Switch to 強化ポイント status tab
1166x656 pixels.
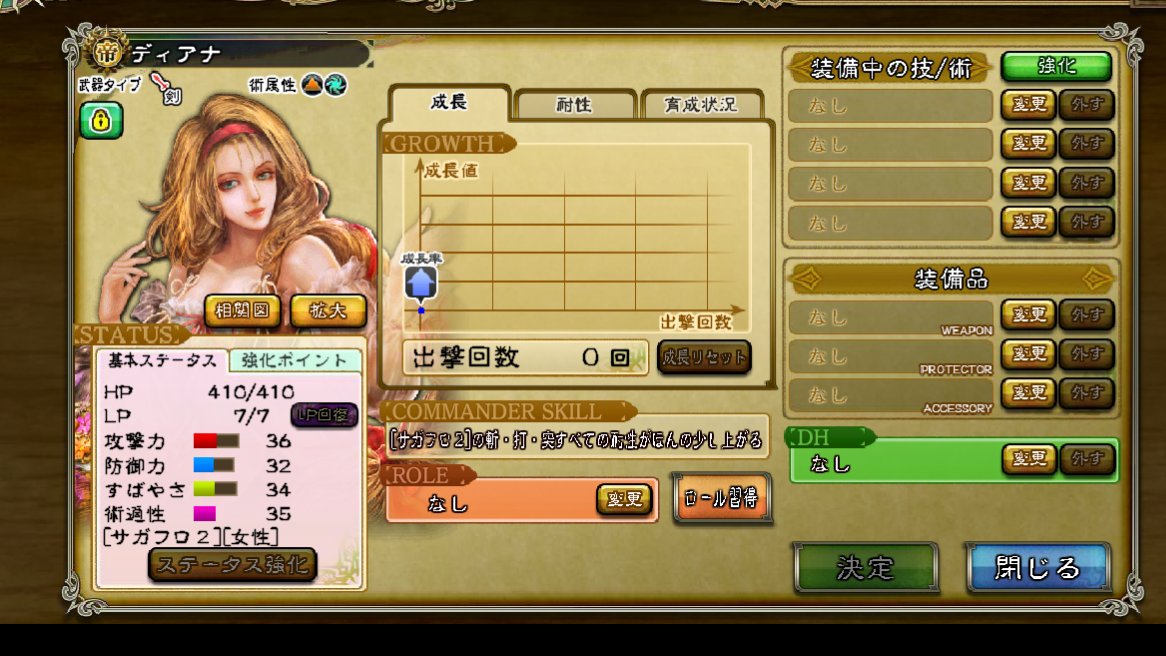(x=294, y=361)
